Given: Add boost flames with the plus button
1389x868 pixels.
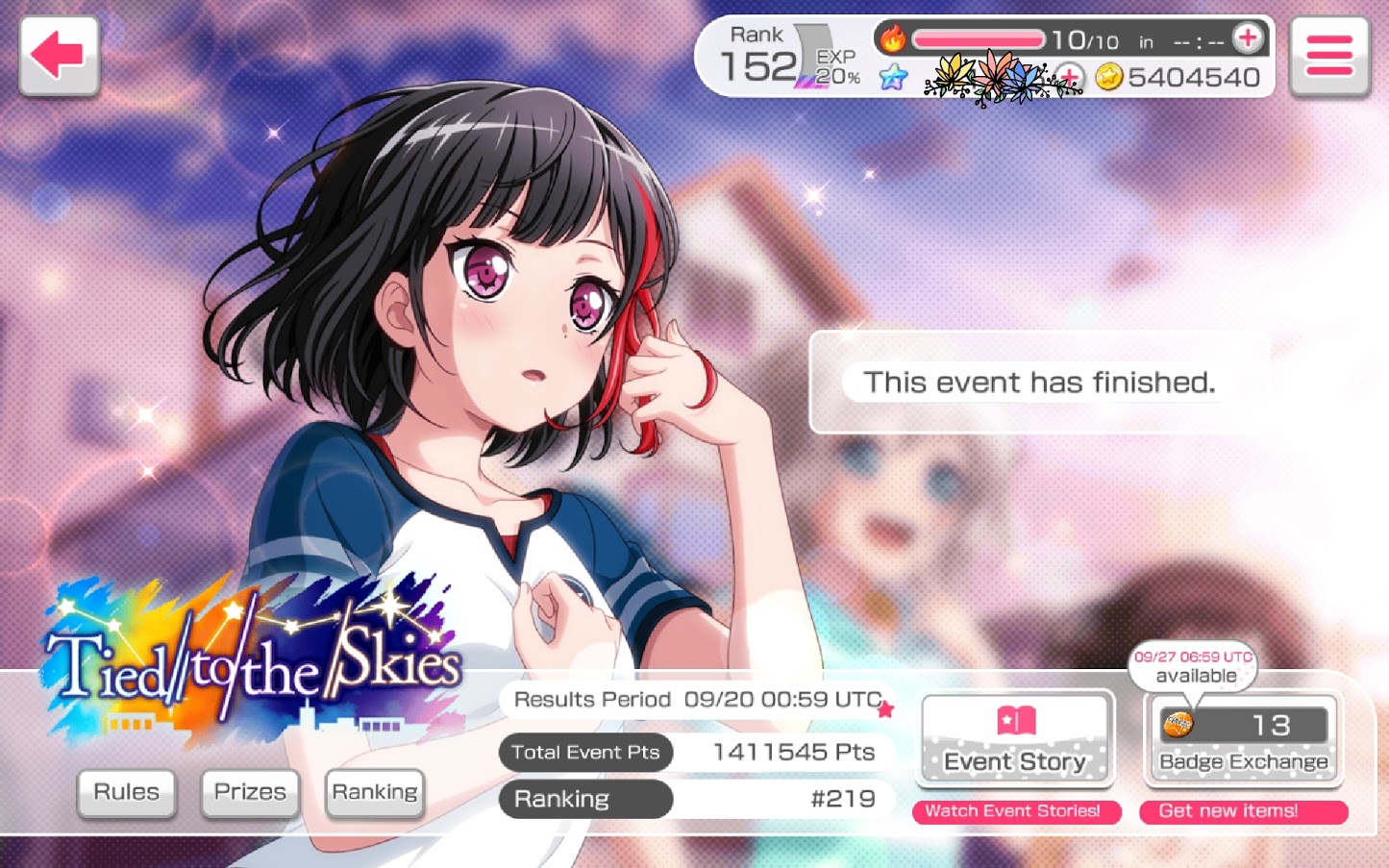Looking at the screenshot, I should pyautogui.click(x=1248, y=38).
